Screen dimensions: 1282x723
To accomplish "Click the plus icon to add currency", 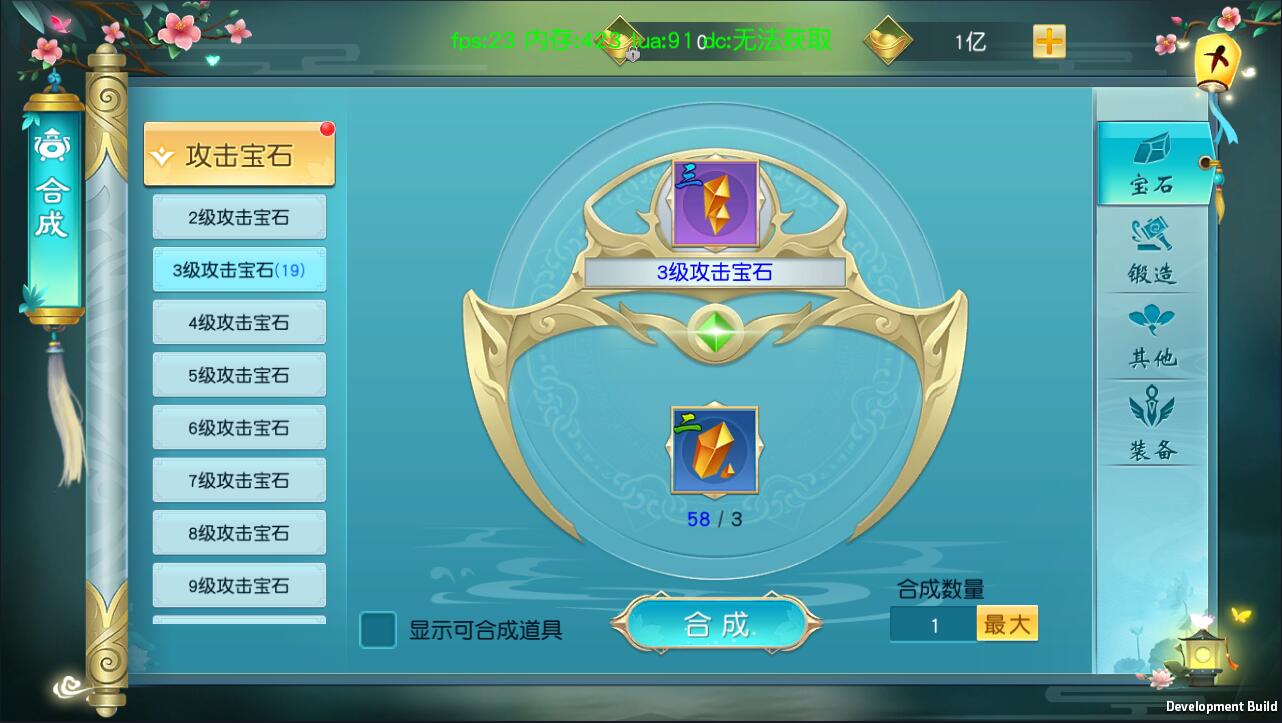I will [1050, 41].
